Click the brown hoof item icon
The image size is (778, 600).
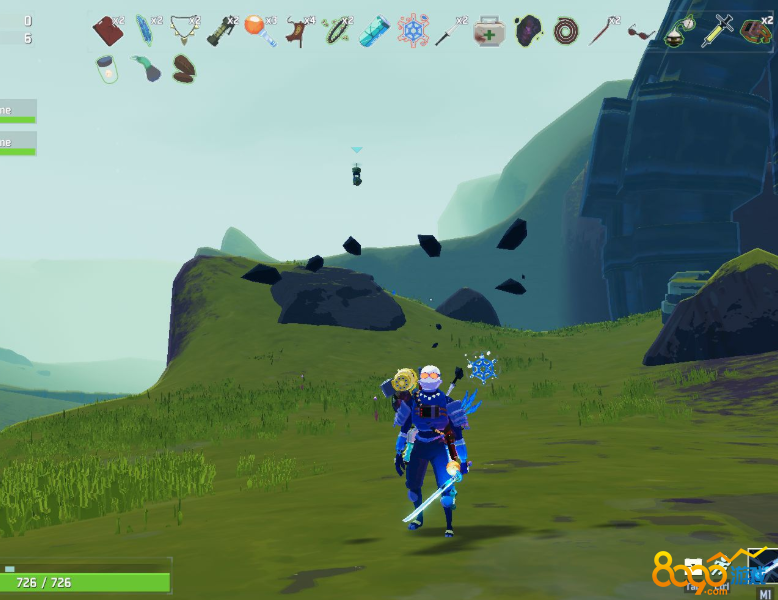pyautogui.click(x=297, y=31)
